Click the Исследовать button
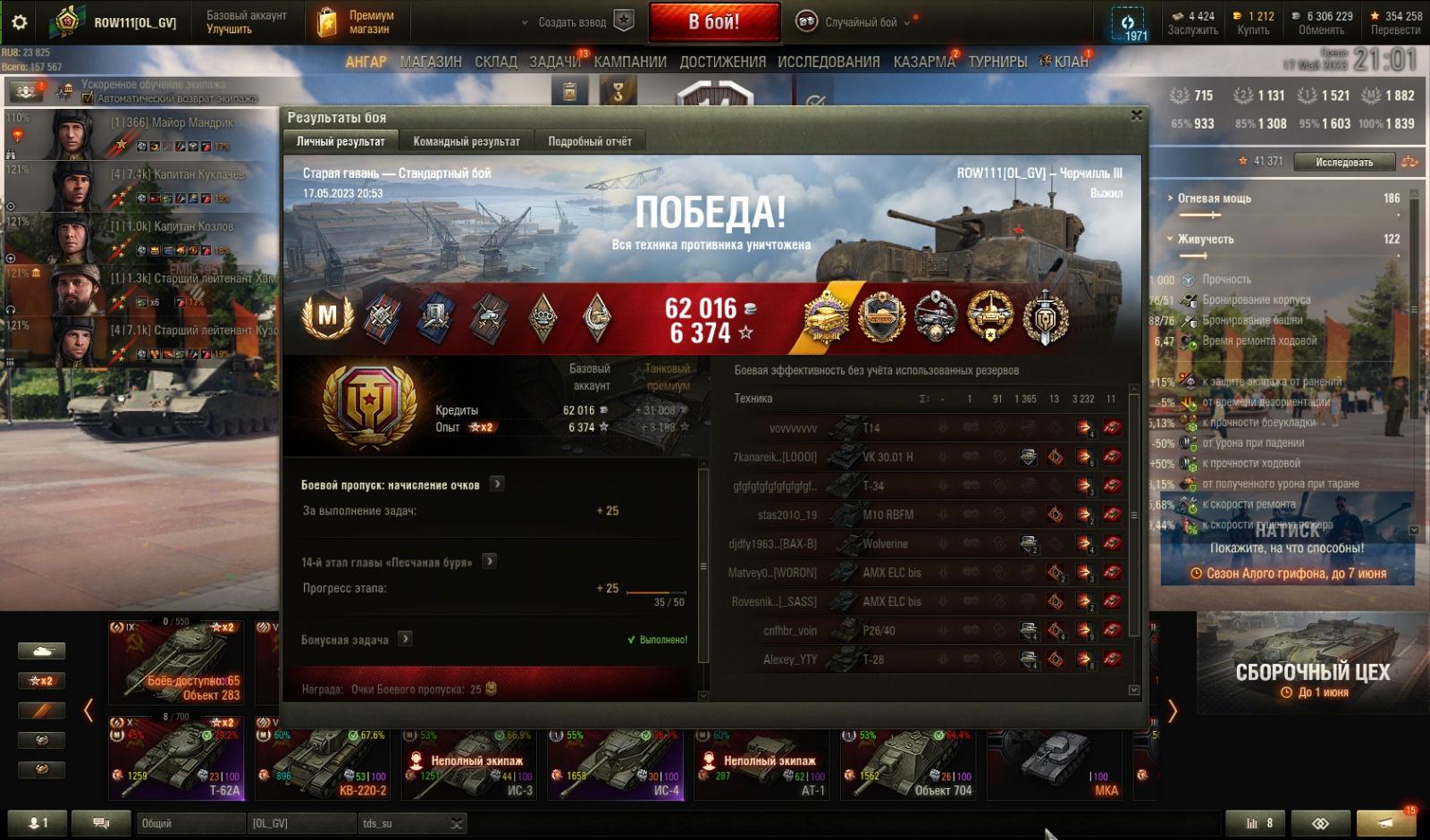The image size is (1430, 840). 1343,162
